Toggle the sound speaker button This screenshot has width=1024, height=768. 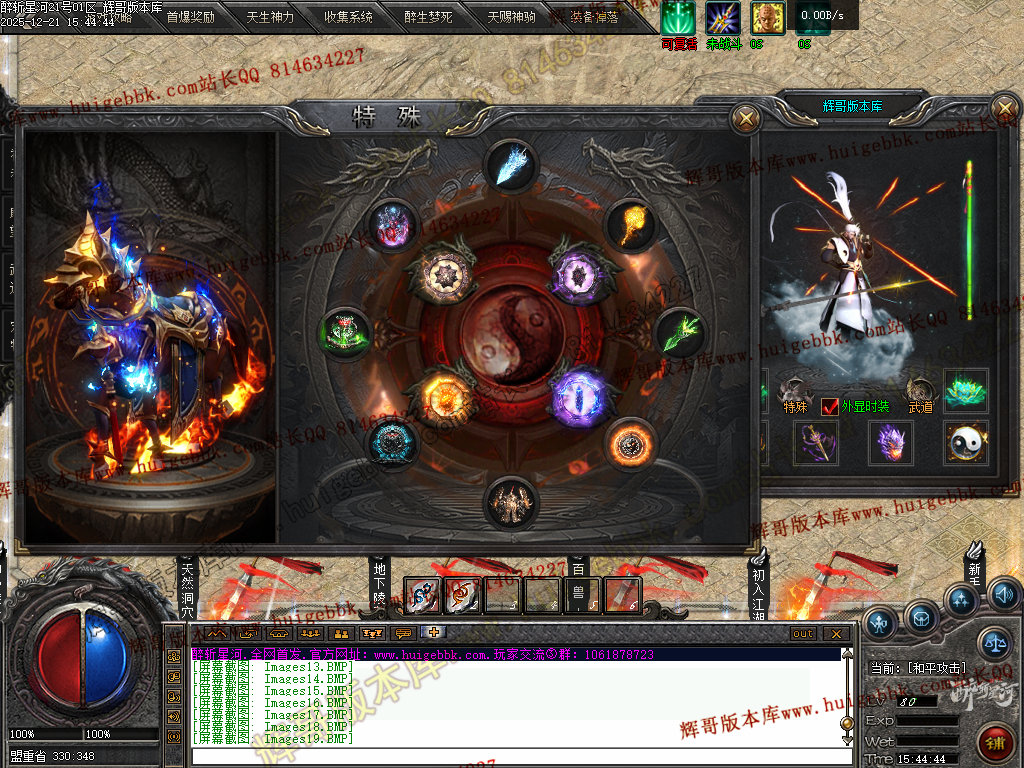pos(1003,594)
